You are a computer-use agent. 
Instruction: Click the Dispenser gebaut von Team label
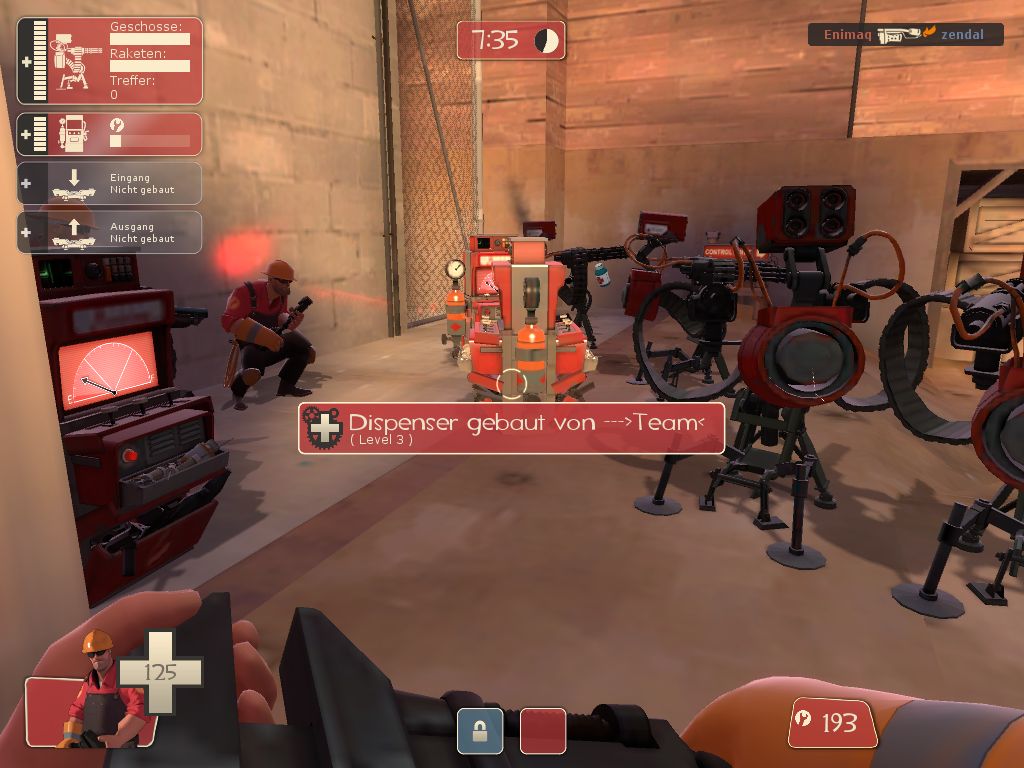pos(511,428)
